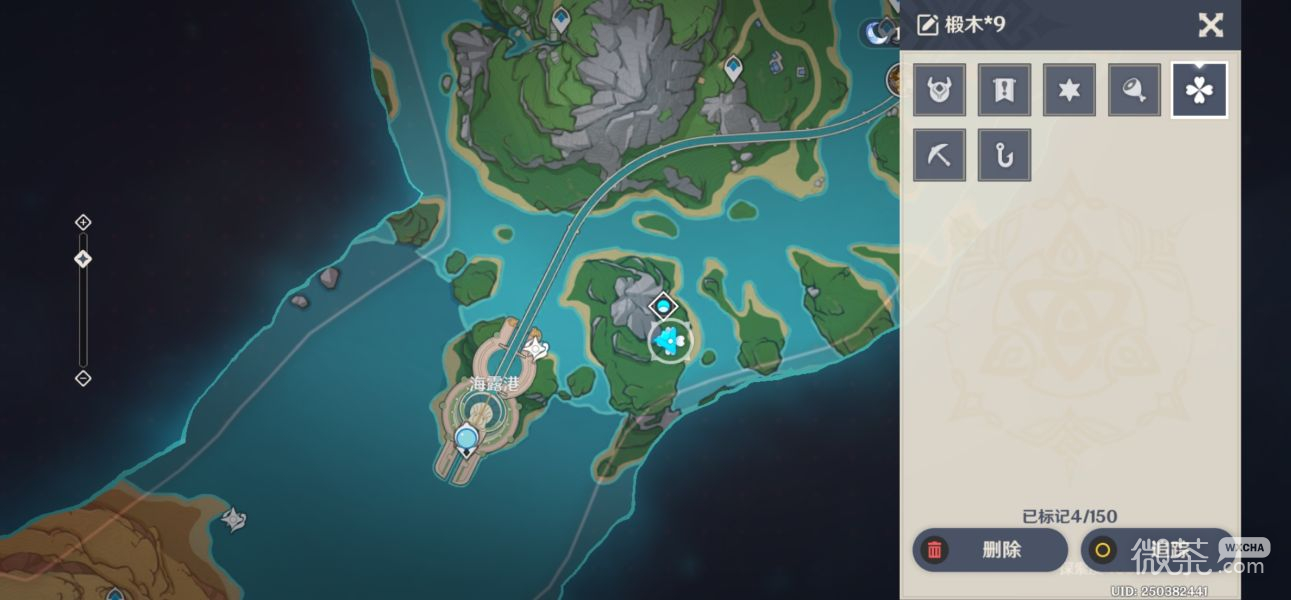Zoom out with the map's minus button

83,378
